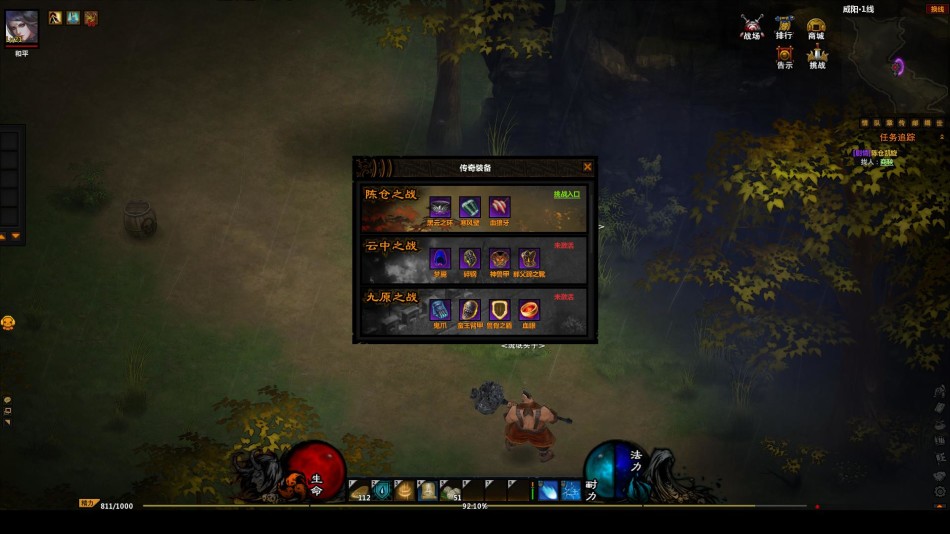The width and height of the screenshot is (950, 534).
Task: Select the 黑云之环 ring item
Action: pyautogui.click(x=440, y=207)
